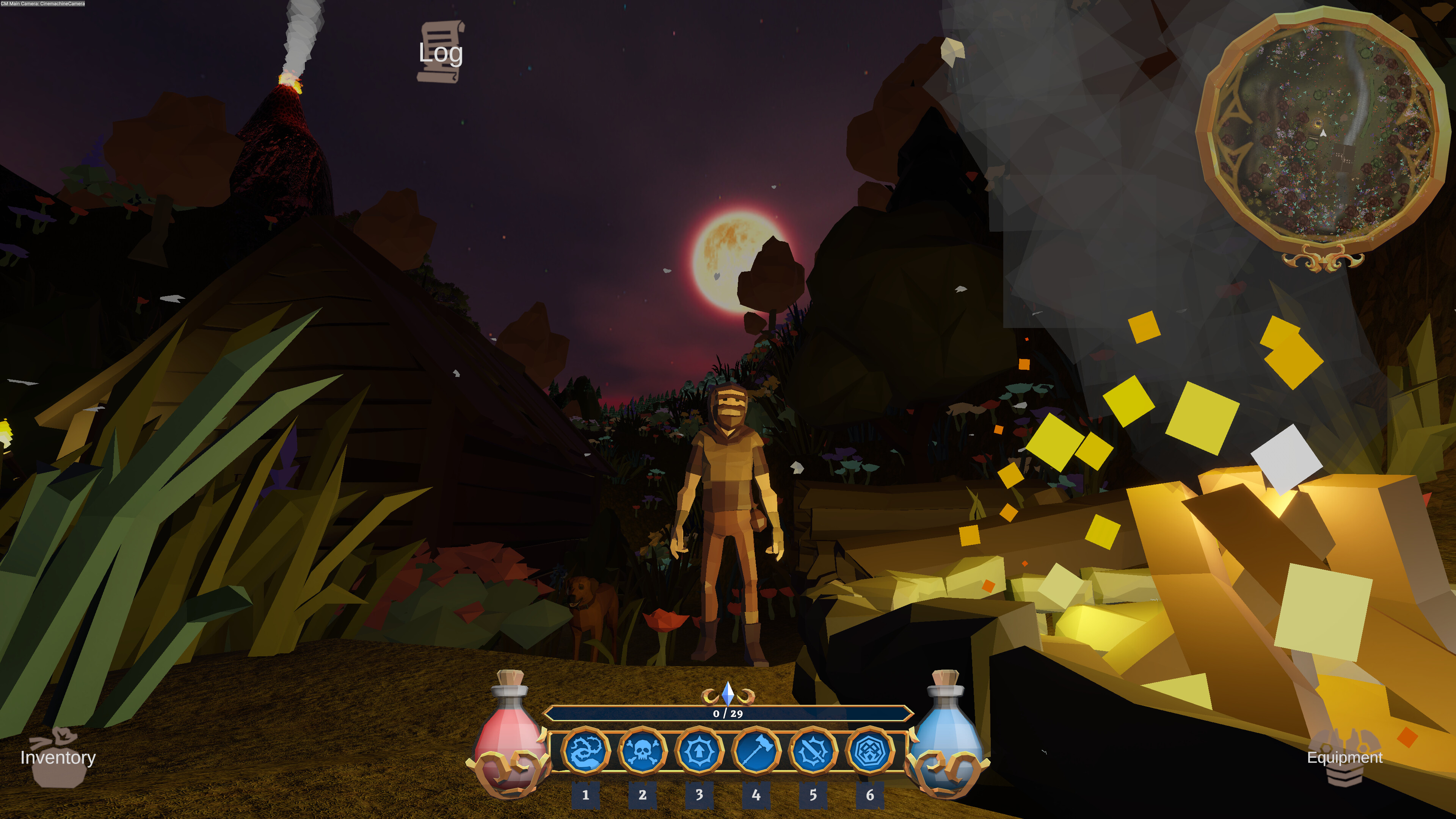The height and width of the screenshot is (819, 1456).
Task: Activate the sword burst ability
Action: click(x=813, y=751)
